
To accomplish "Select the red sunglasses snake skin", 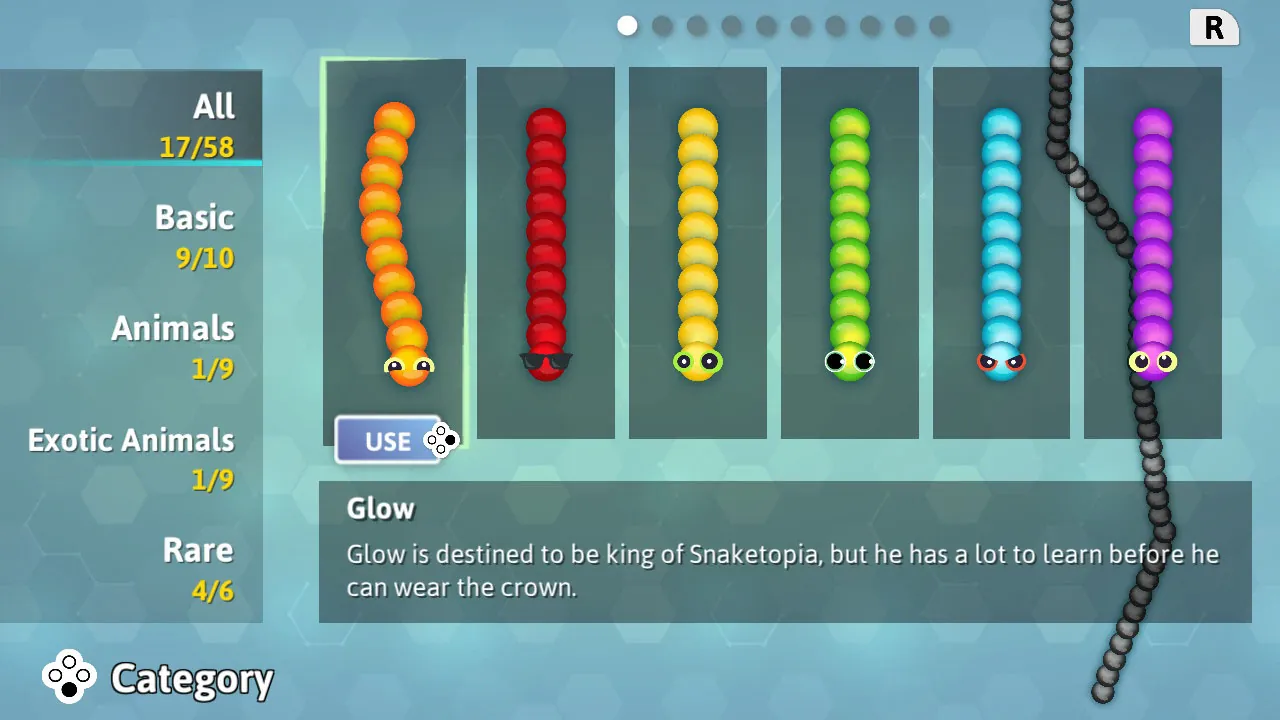I will tap(545, 250).
